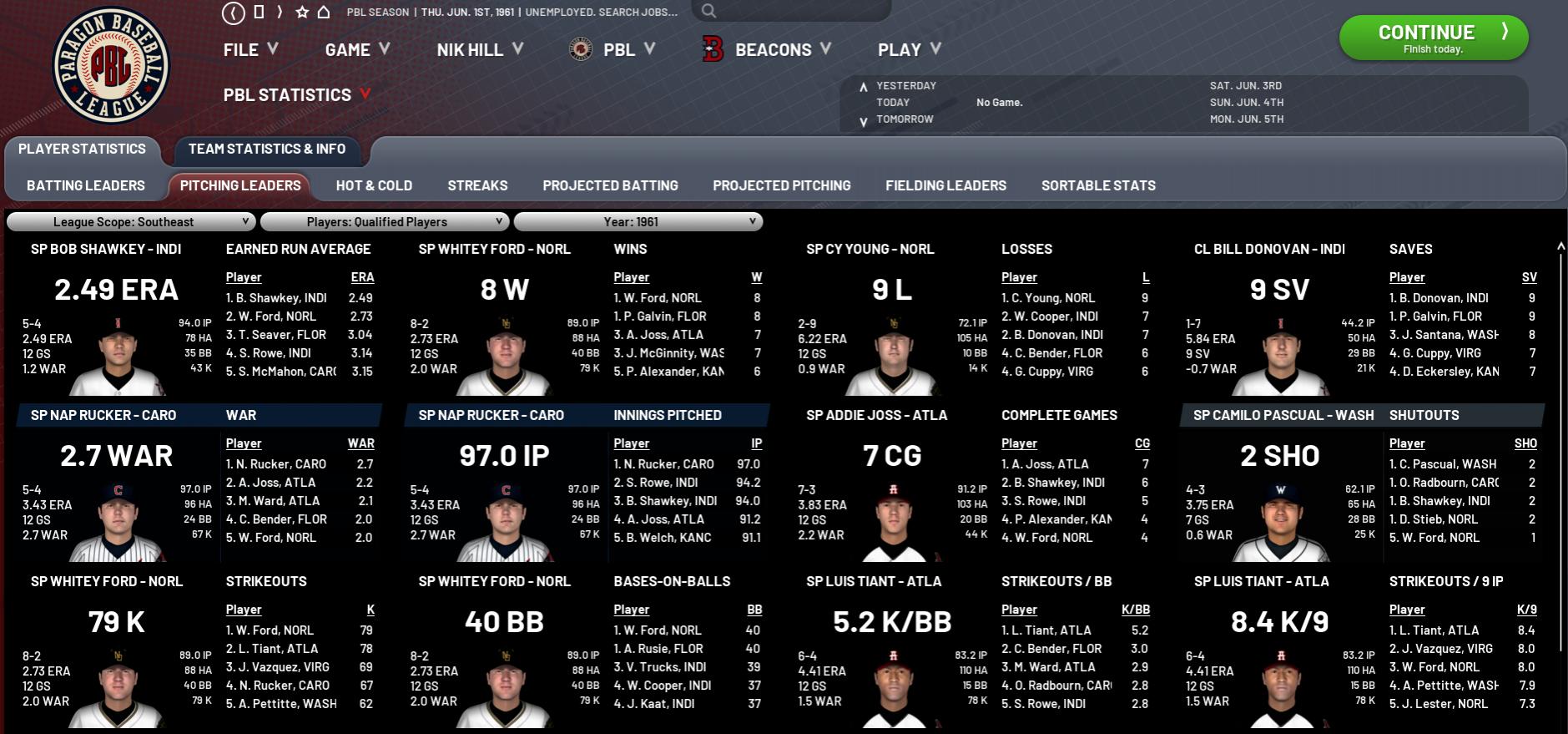Change the League Scope dropdown
The width and height of the screenshot is (1568, 734).
131,222
